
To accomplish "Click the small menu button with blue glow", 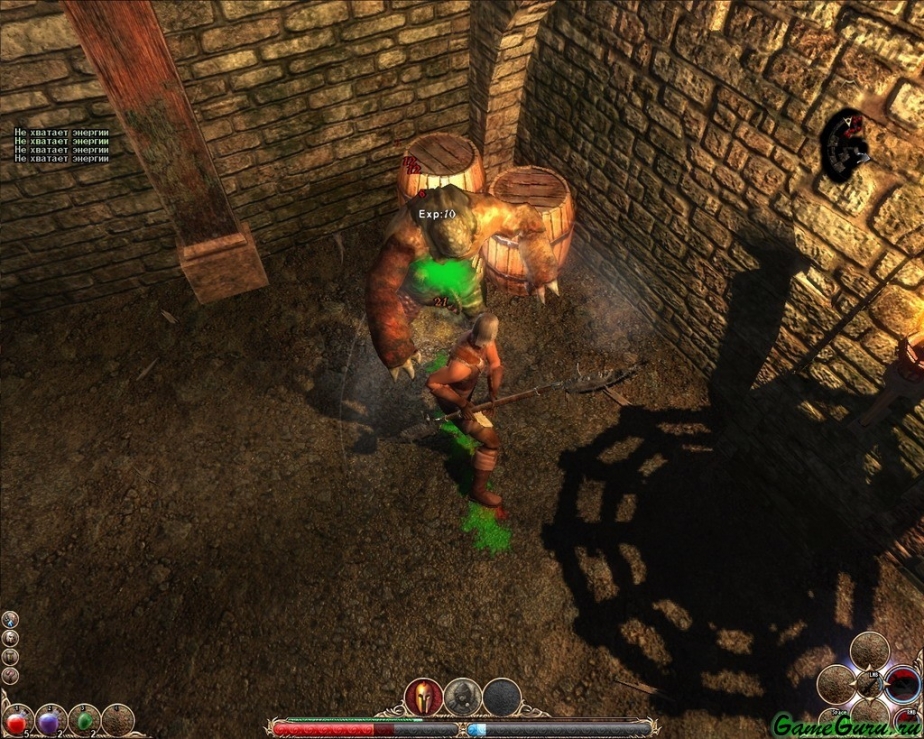I will [10, 619].
